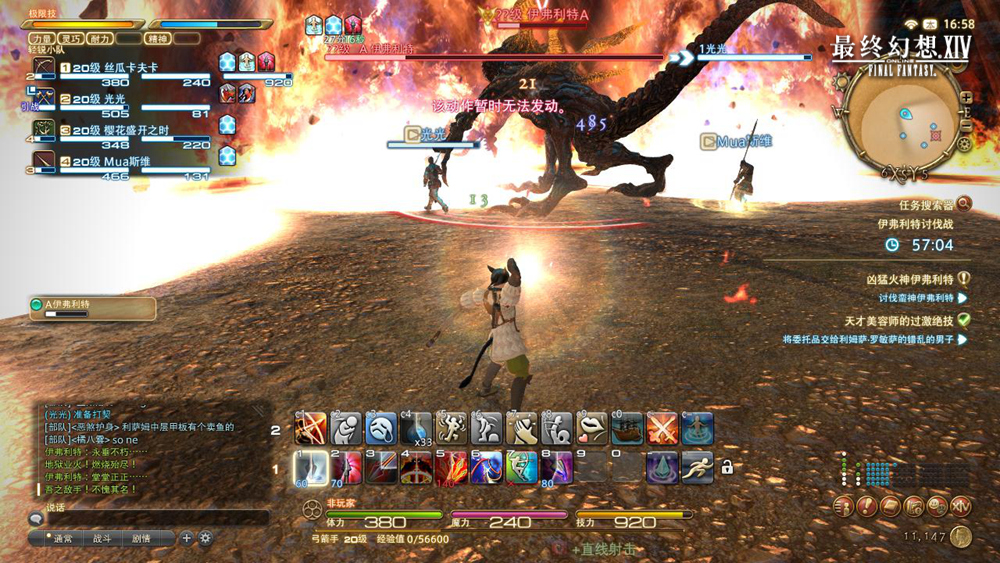This screenshot has height=563, width=1000.
Task: Open chat settings gear icon
Action: [205, 538]
